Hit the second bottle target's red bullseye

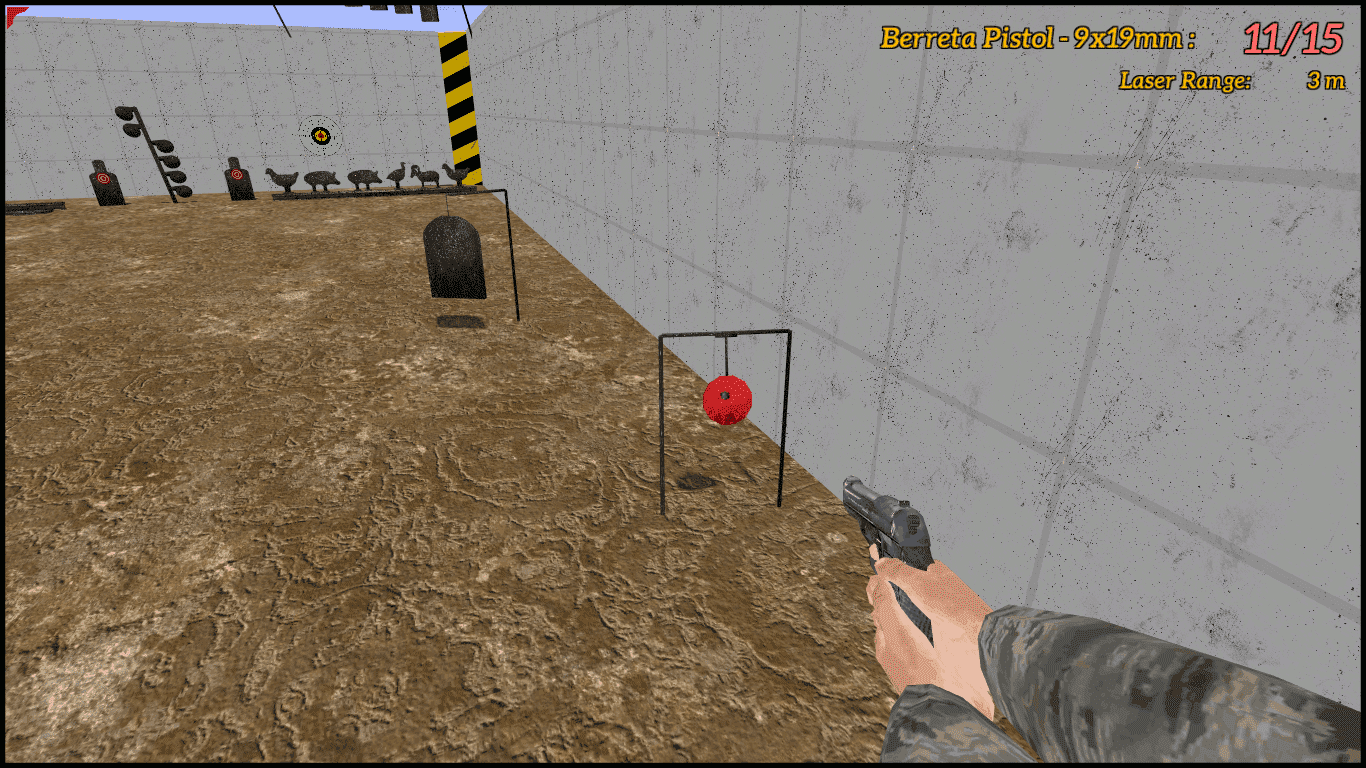click(x=237, y=173)
